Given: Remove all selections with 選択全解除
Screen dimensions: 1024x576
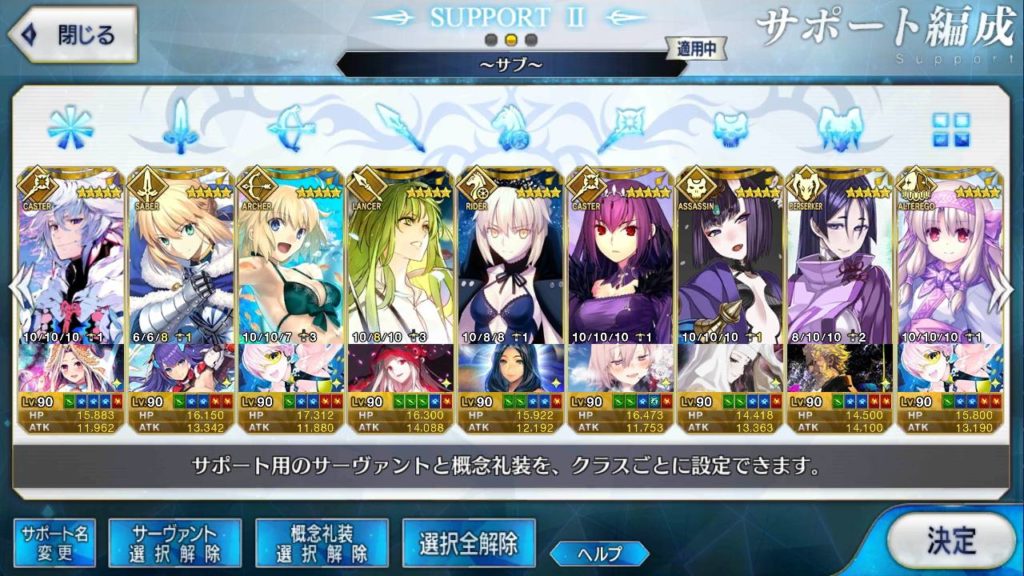Looking at the screenshot, I should click(468, 543).
